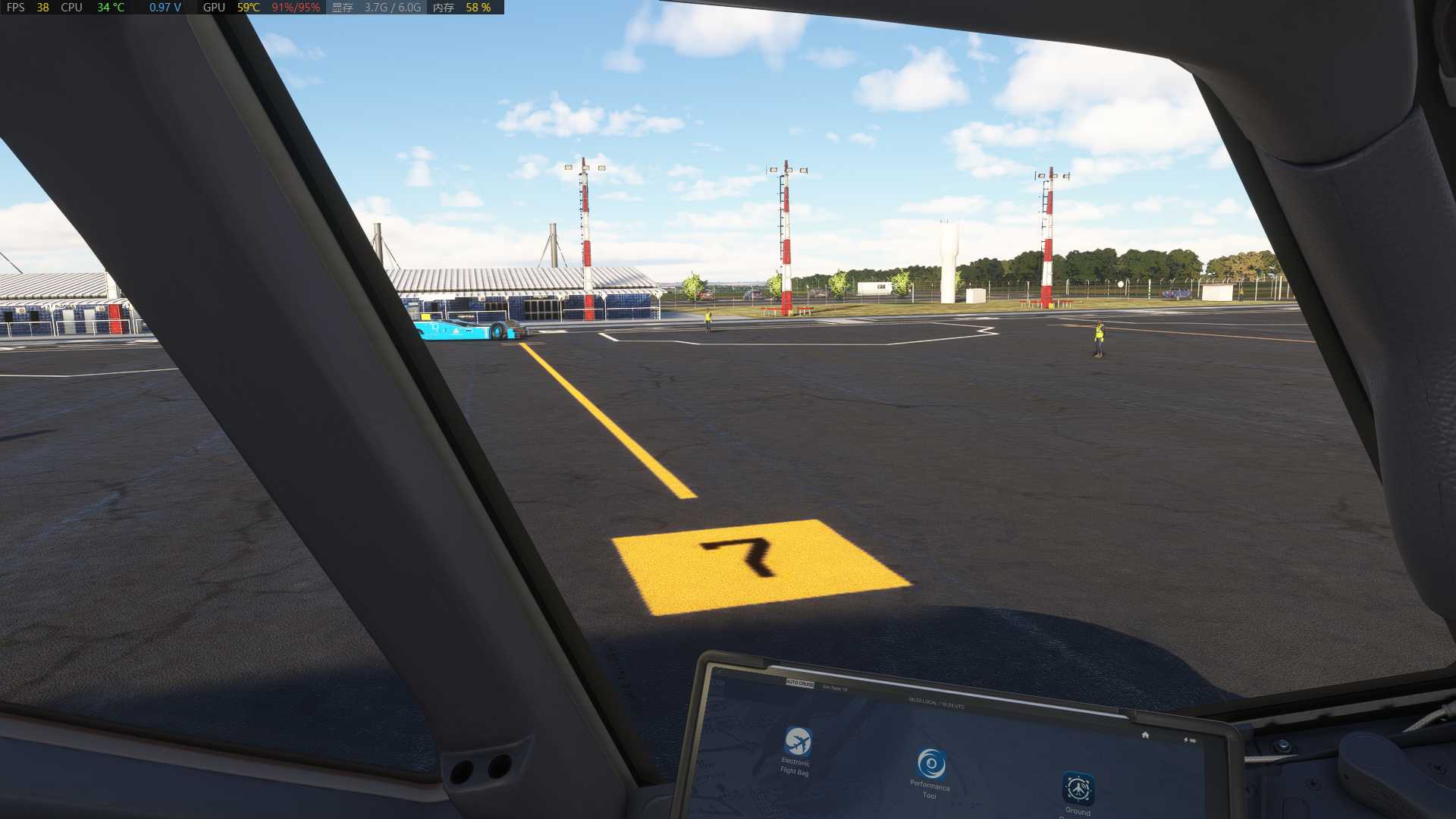Toggle the AUTO CRUISE indicator on the tablet
The width and height of the screenshot is (1456, 819).
[799, 684]
